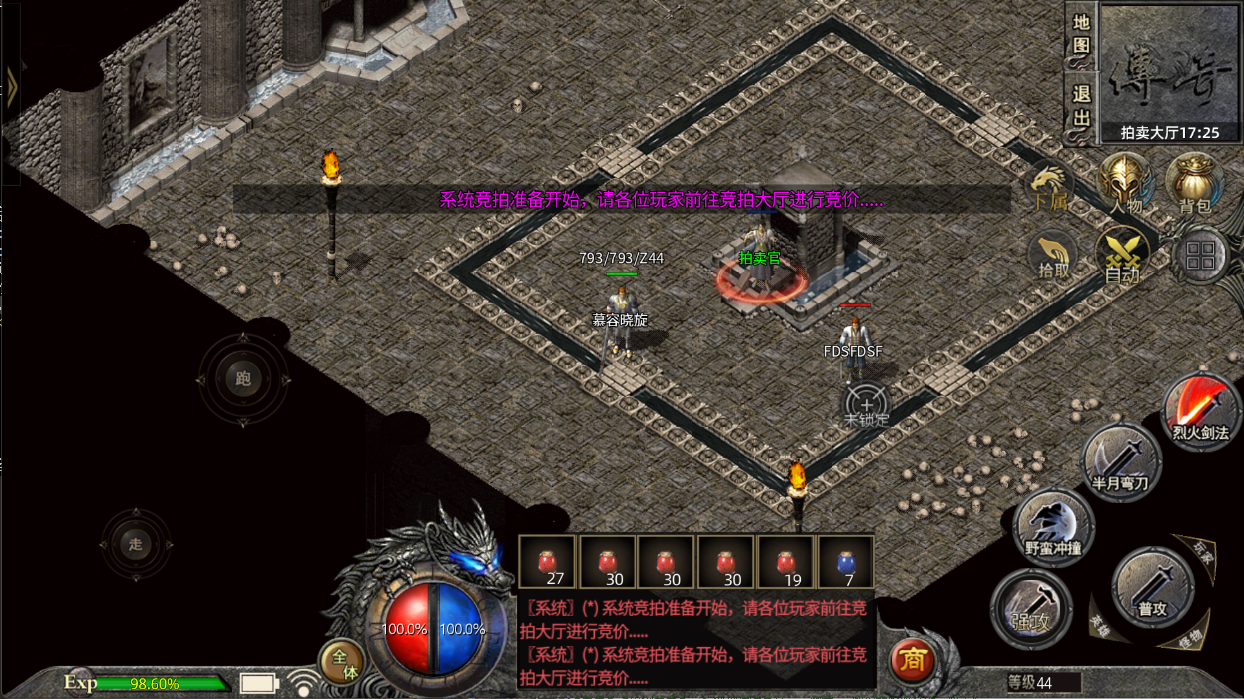Tap the 普攻 basic attack button

coord(1153,586)
